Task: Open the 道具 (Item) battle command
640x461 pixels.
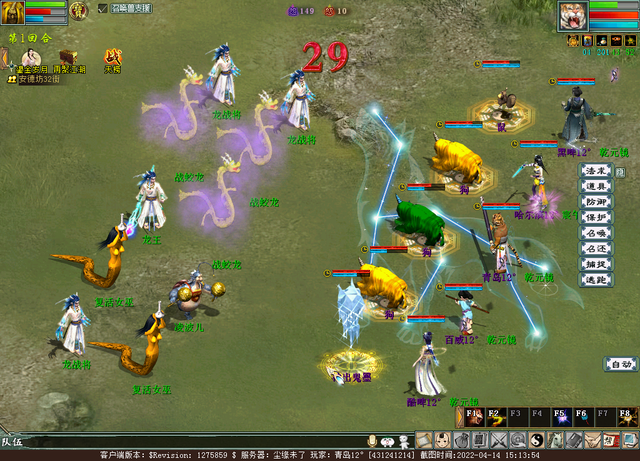Action: [596, 186]
